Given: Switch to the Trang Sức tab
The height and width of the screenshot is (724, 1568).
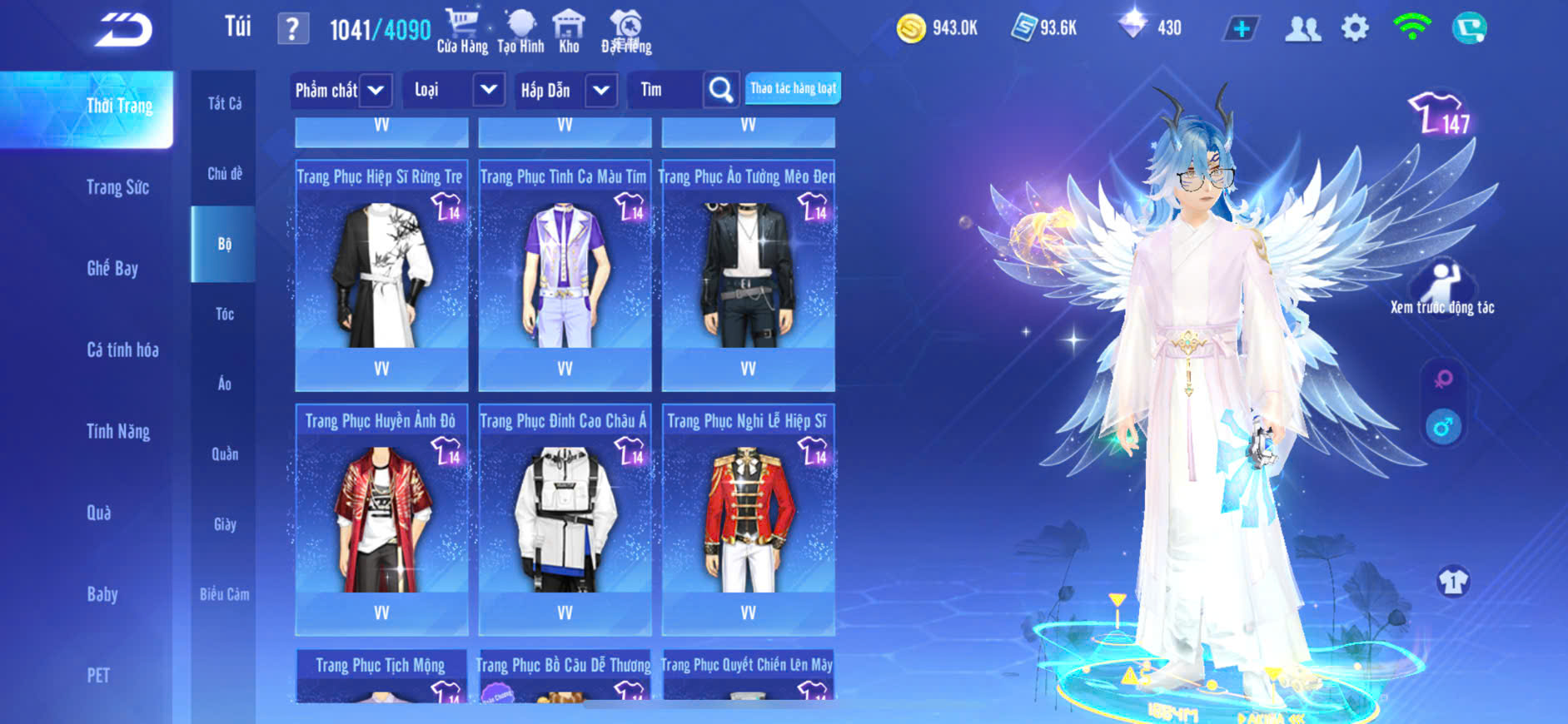Looking at the screenshot, I should 117,187.
